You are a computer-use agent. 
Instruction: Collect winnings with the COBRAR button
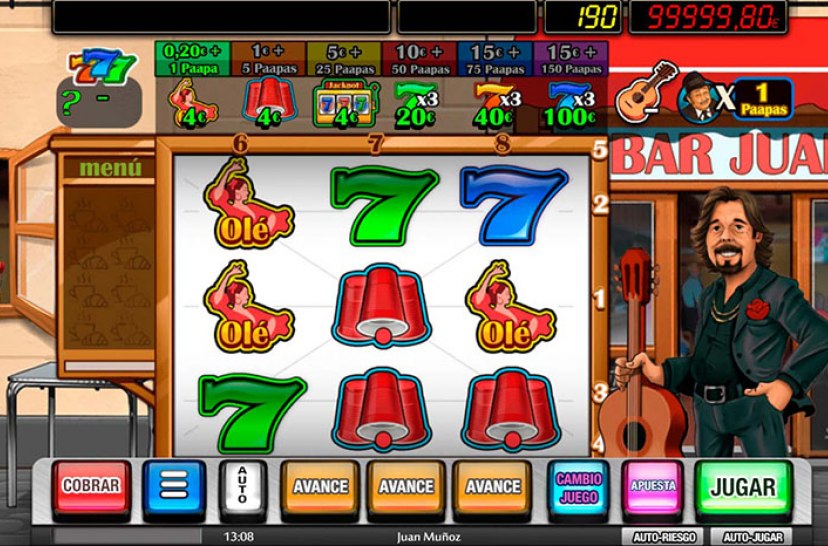coord(92,487)
